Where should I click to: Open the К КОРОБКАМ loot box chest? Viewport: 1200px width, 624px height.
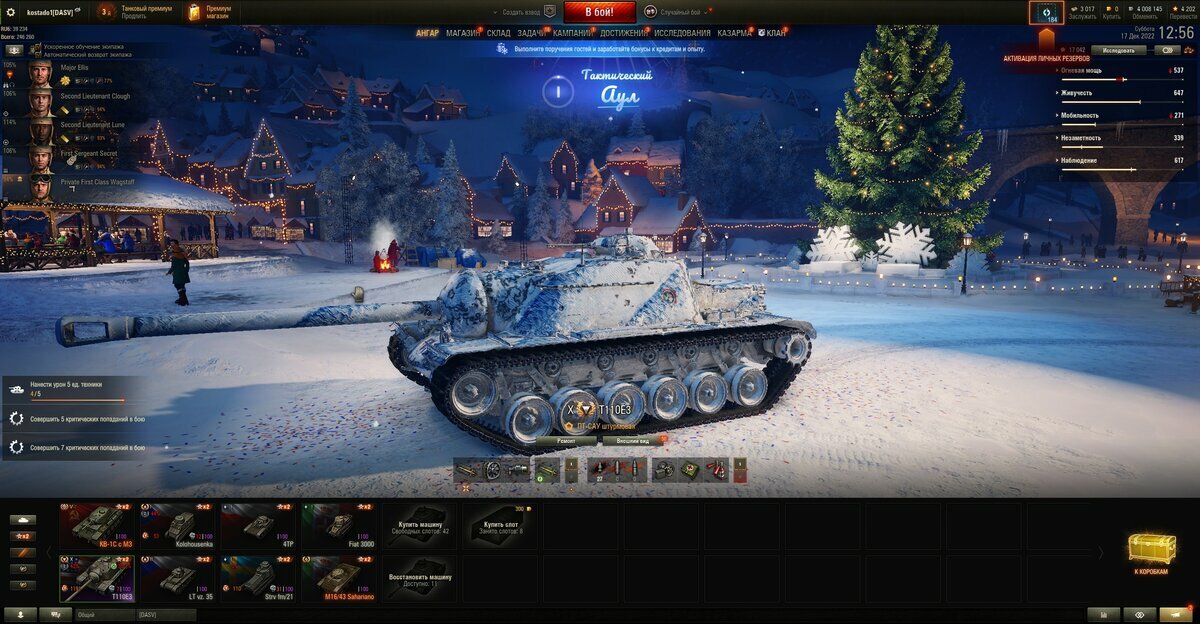[x=1152, y=553]
